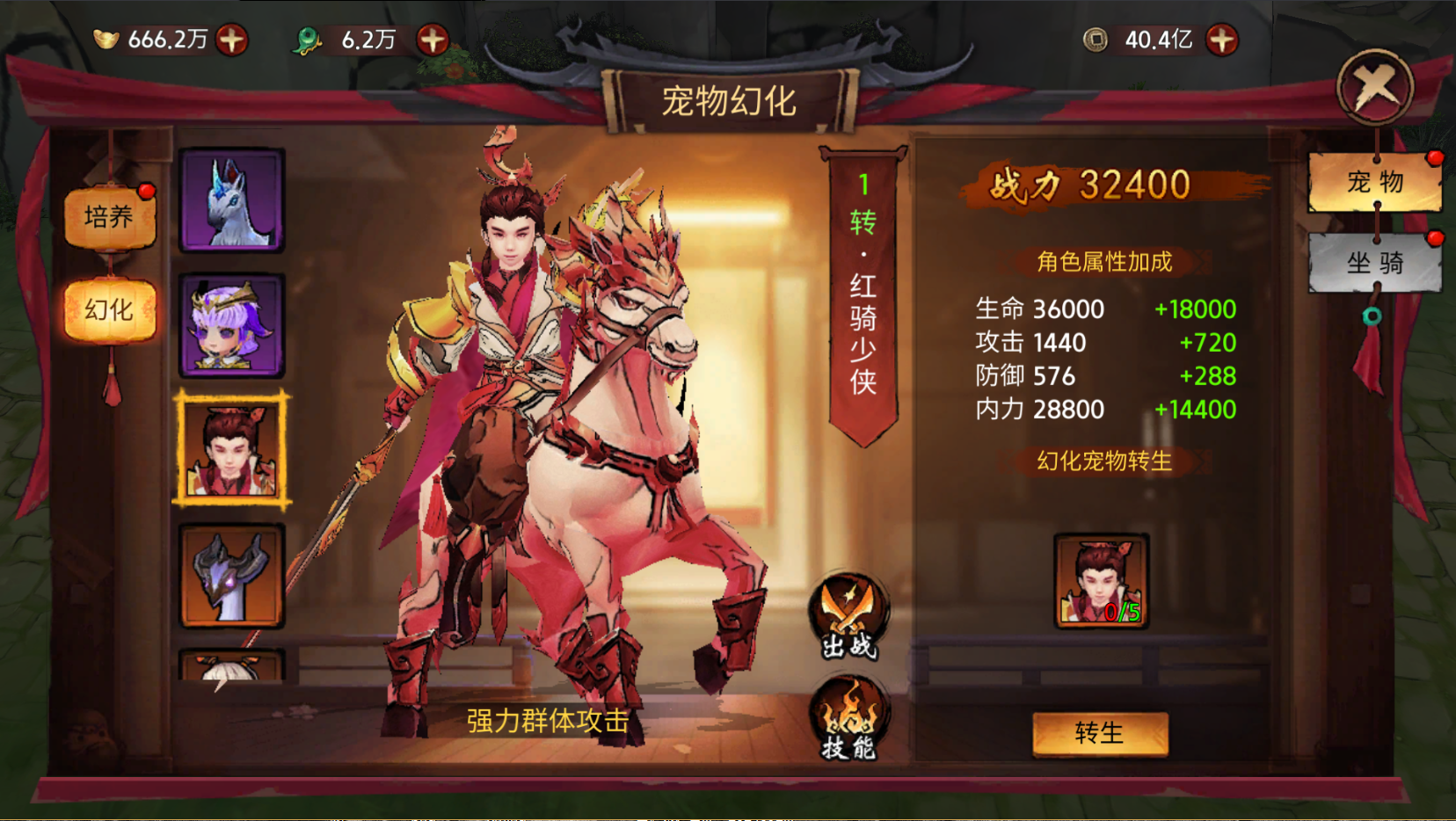Image resolution: width=1456 pixels, height=821 pixels.
Task: Add jade via the plus button next to 6.2万
Action: 430,39
